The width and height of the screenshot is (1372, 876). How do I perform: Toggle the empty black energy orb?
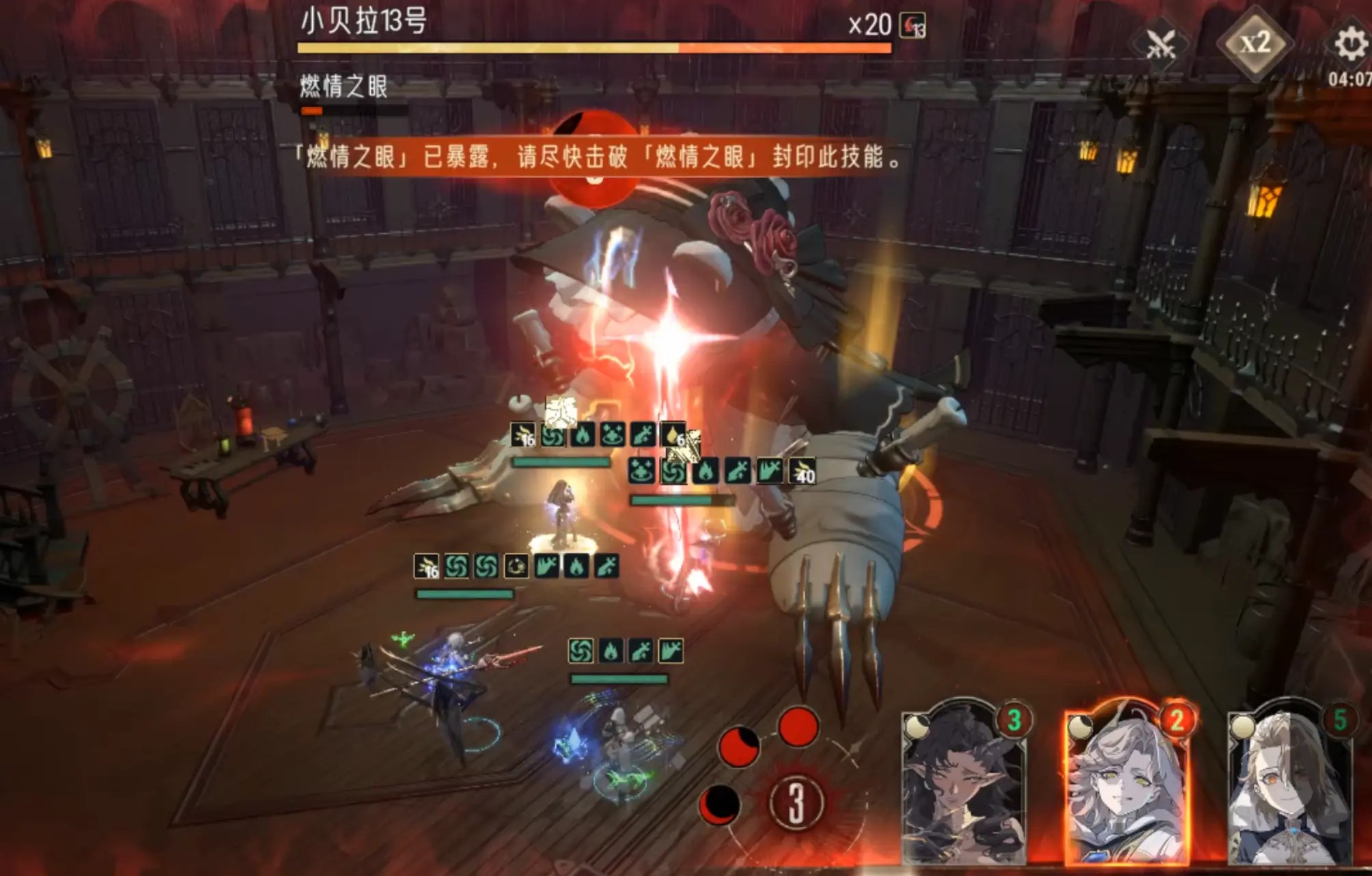(x=720, y=806)
